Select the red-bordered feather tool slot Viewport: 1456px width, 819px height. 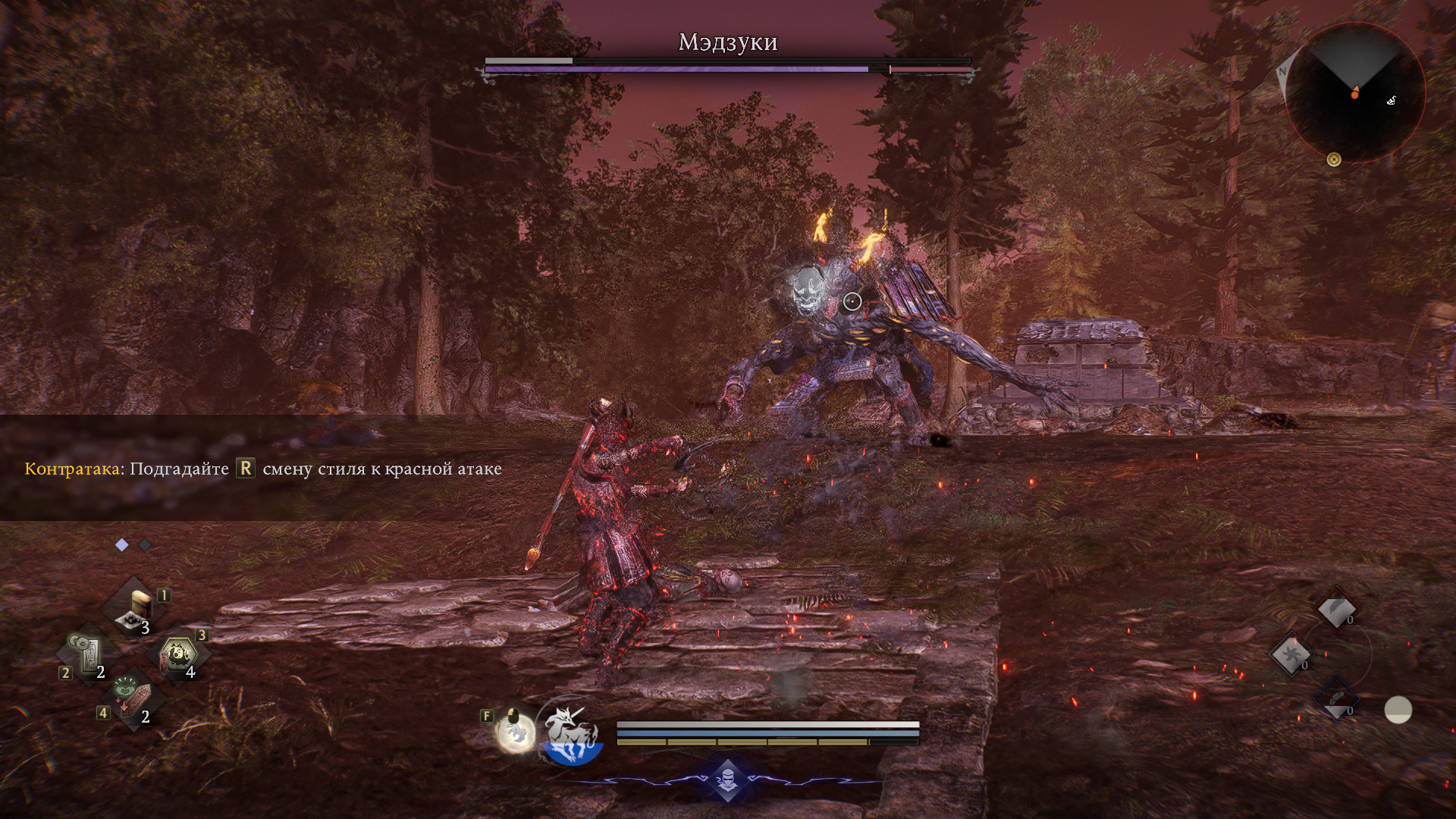[1336, 608]
